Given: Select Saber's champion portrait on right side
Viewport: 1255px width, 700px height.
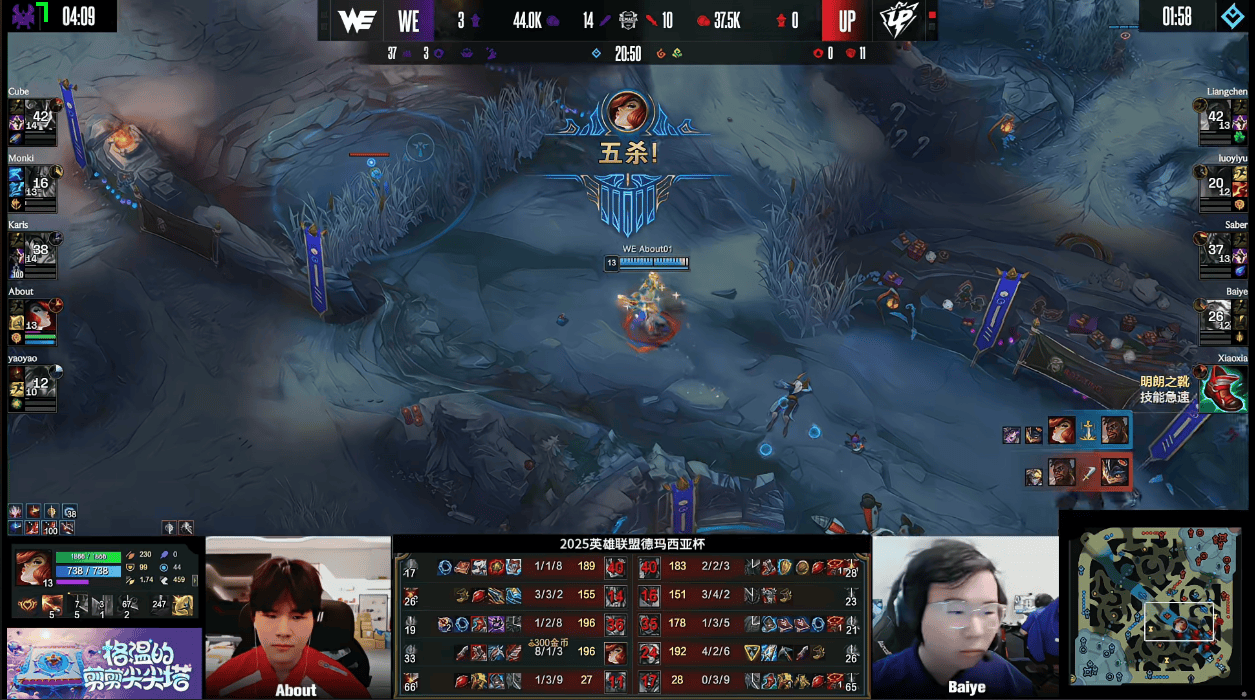Looking at the screenshot, I should pyautogui.click(x=1216, y=248).
